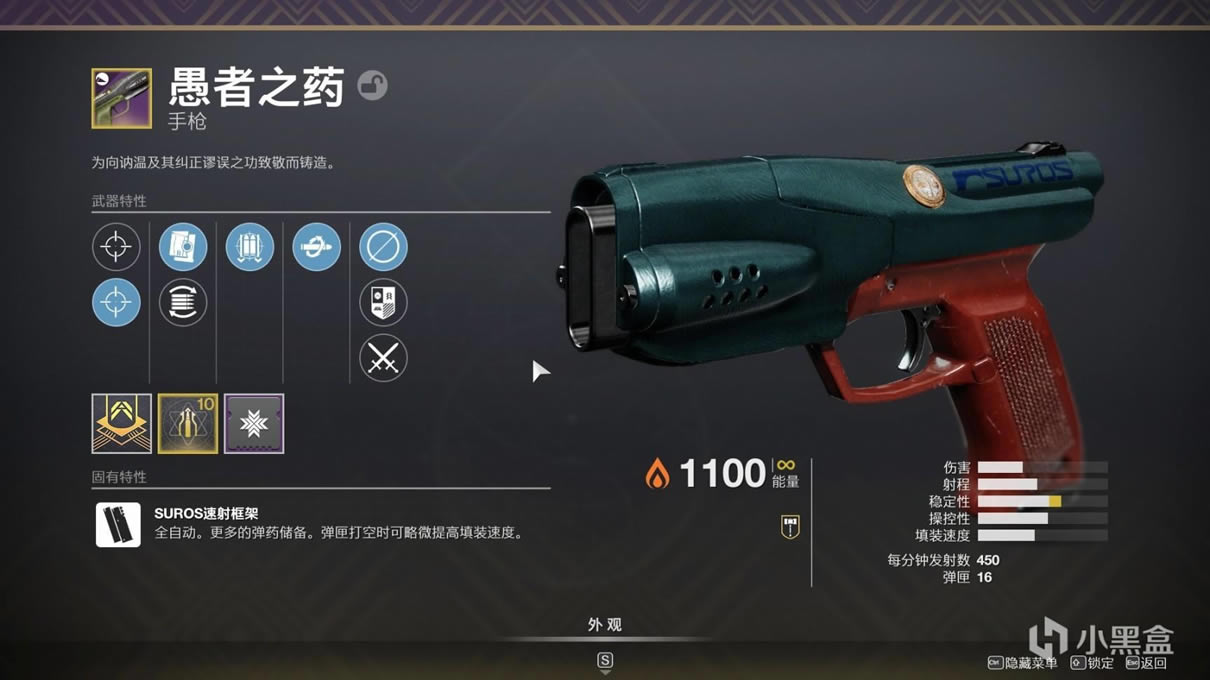Inspect the blue bullet with ring trait
Viewport: 1210px width, 680px height.
click(316, 247)
